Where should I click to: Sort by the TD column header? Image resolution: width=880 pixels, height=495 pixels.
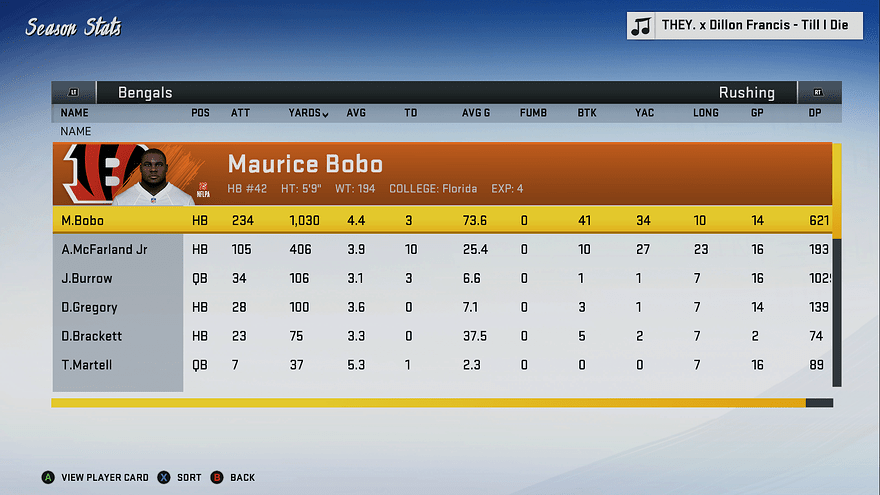(x=410, y=113)
